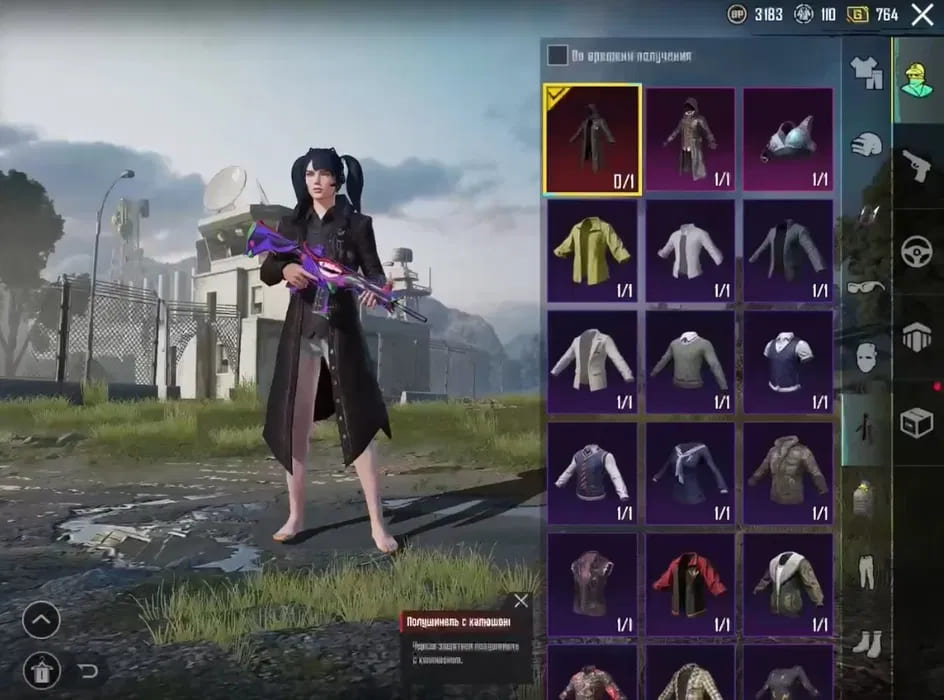The height and width of the screenshot is (700, 944).
Task: Select the glasses category
Action: coord(865,288)
